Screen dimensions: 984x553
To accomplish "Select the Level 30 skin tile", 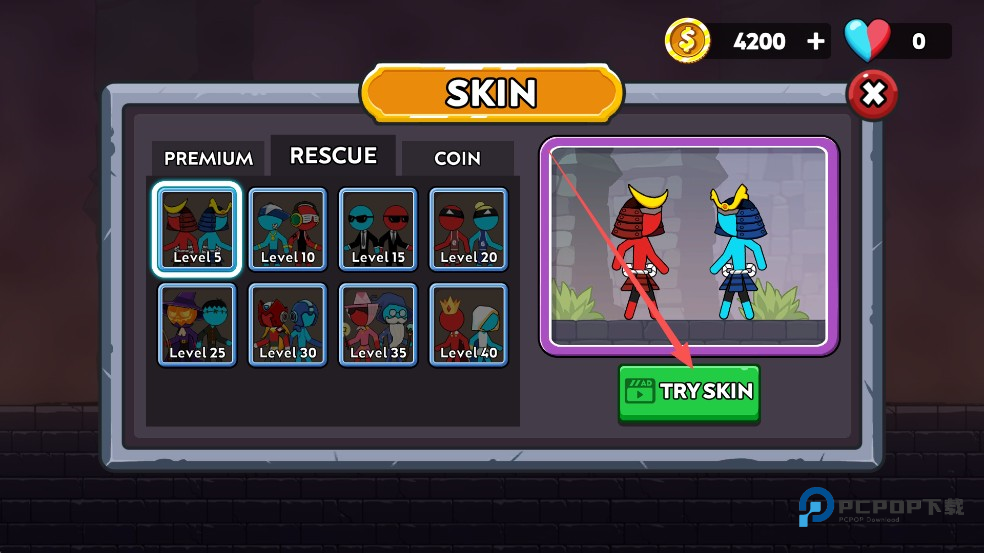I will 287,324.
